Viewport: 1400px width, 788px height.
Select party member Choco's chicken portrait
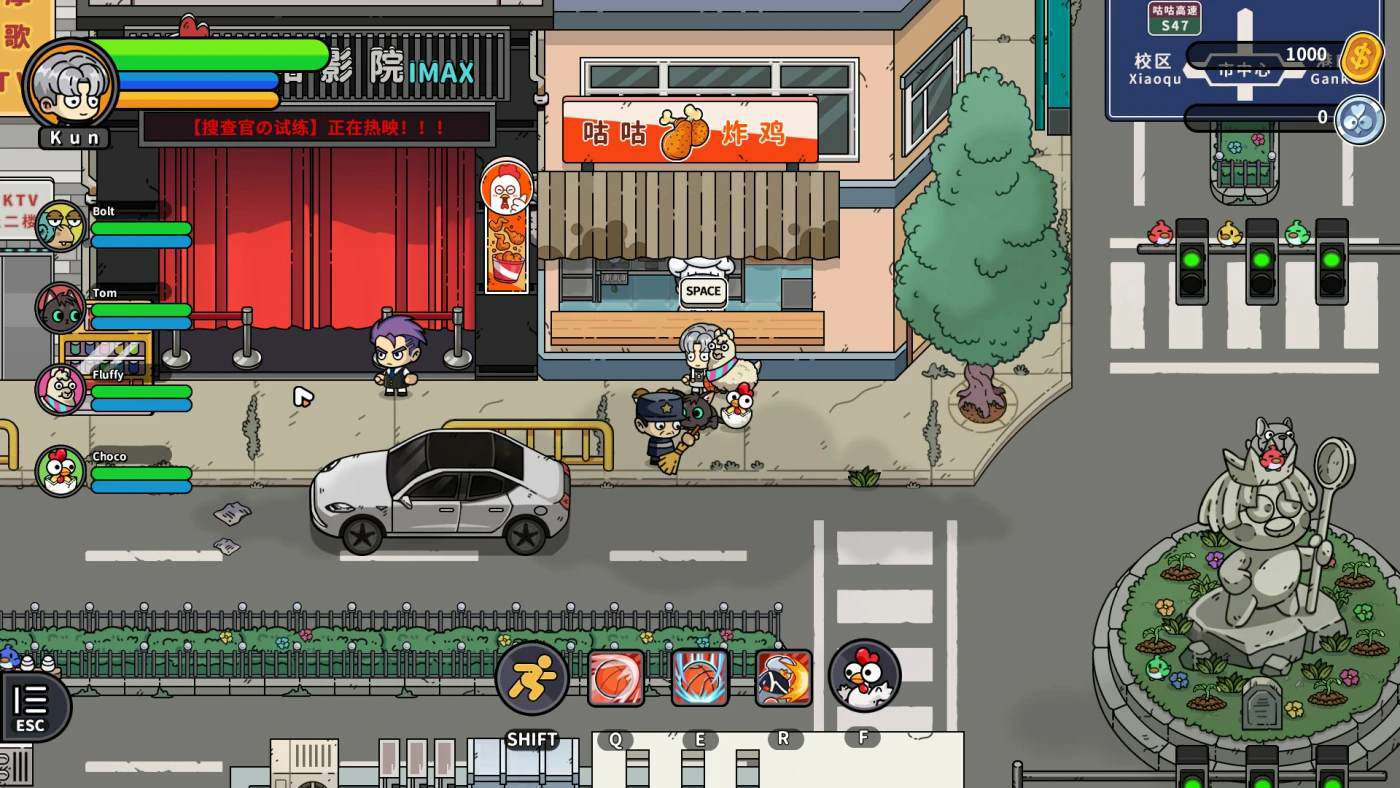(x=61, y=471)
